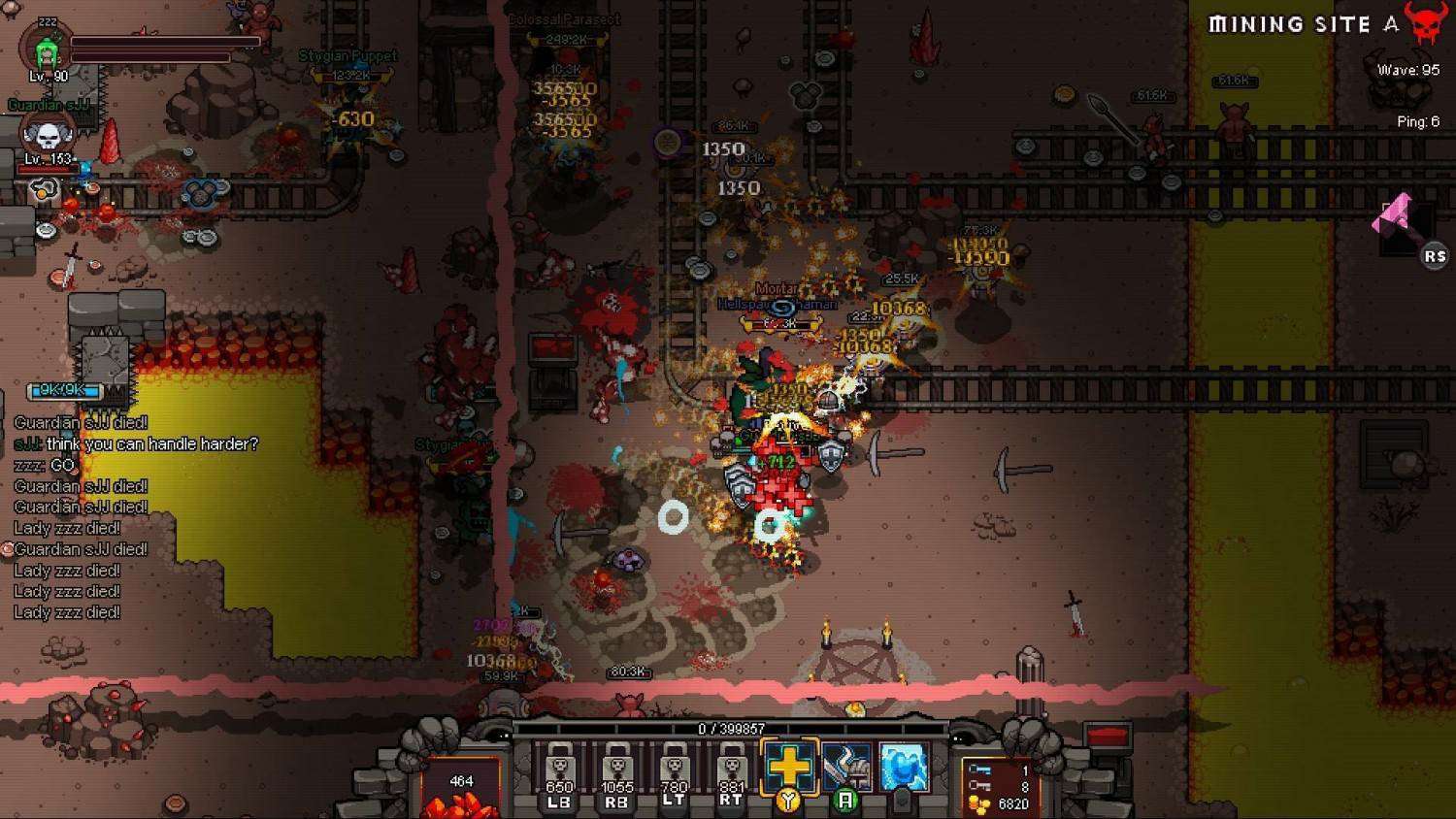Select Guardian sJJ's skull portrait

tap(47, 136)
